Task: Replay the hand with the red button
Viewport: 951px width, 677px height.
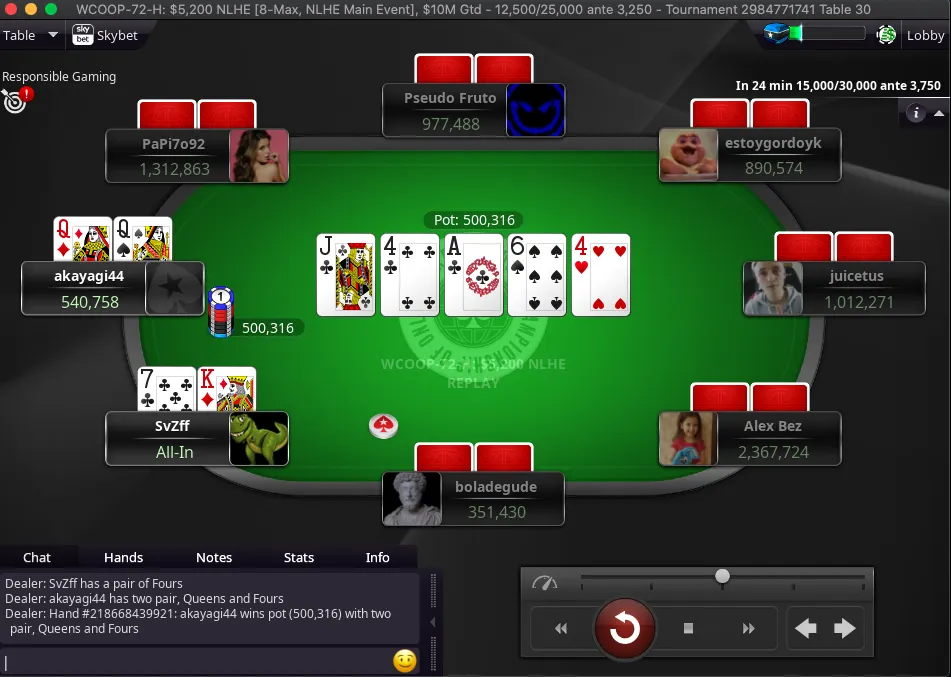Action: (x=625, y=629)
